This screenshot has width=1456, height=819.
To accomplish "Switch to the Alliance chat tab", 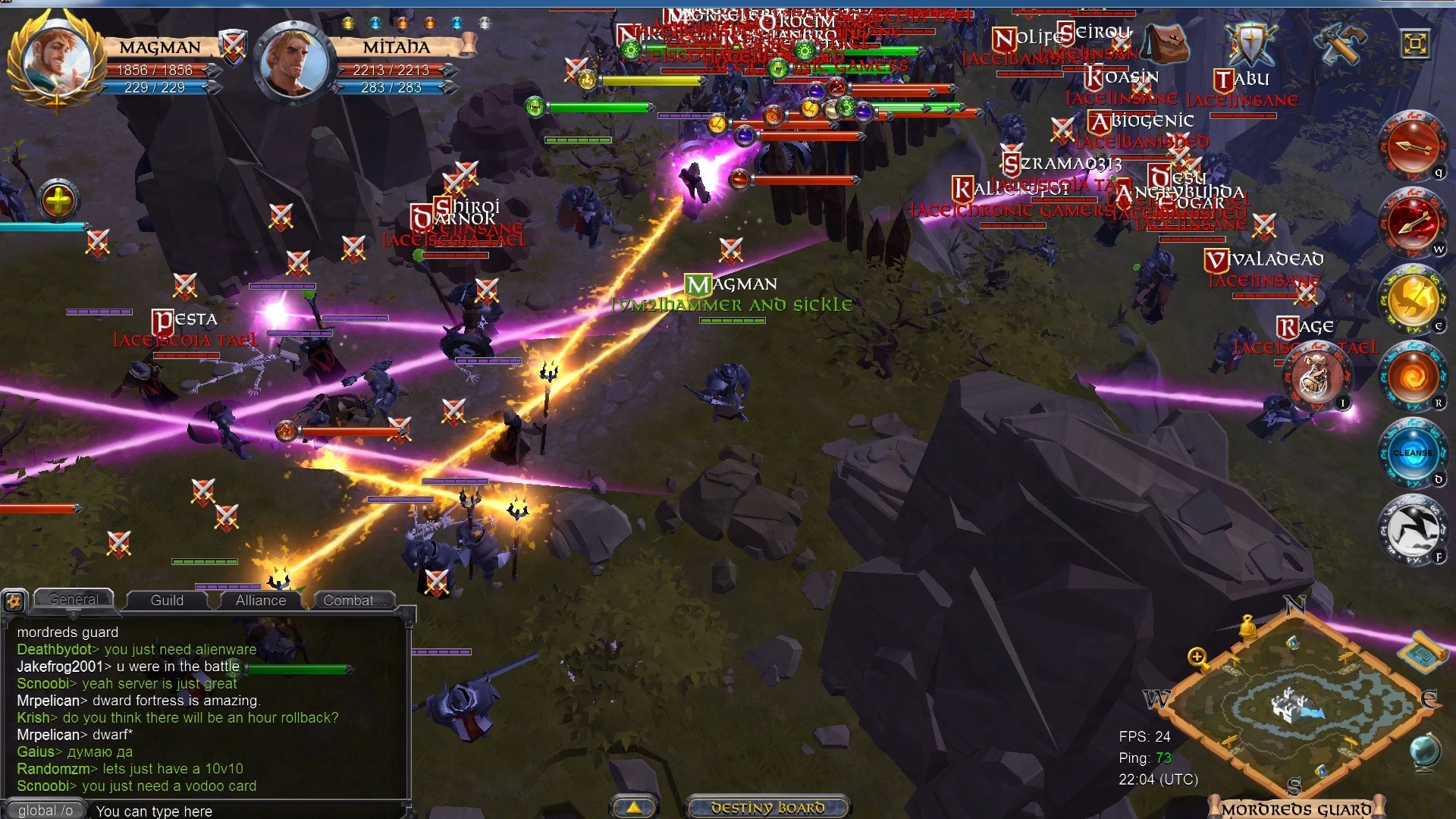I will click(260, 600).
